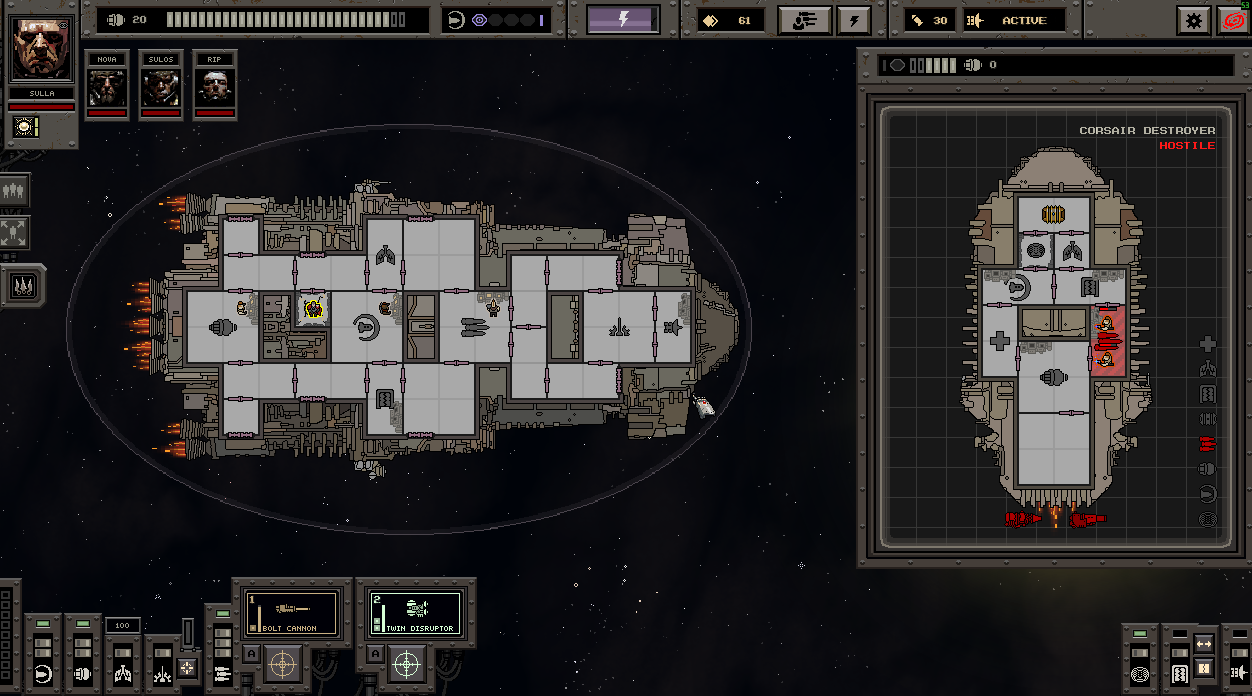Select the Bolt Cannon weapon
Viewport: 1252px width, 696px height.
[291, 612]
